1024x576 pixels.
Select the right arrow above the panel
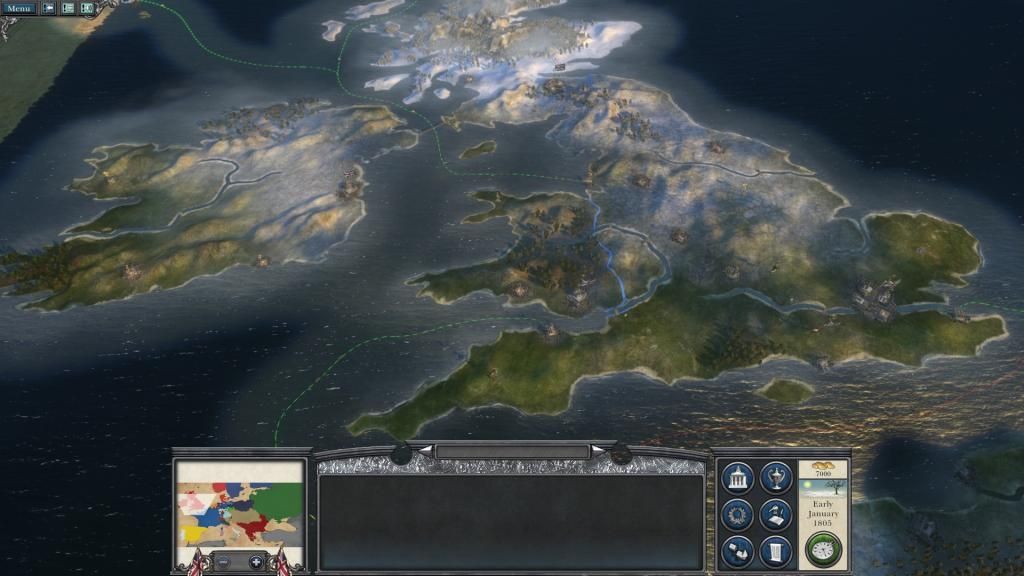click(x=598, y=451)
